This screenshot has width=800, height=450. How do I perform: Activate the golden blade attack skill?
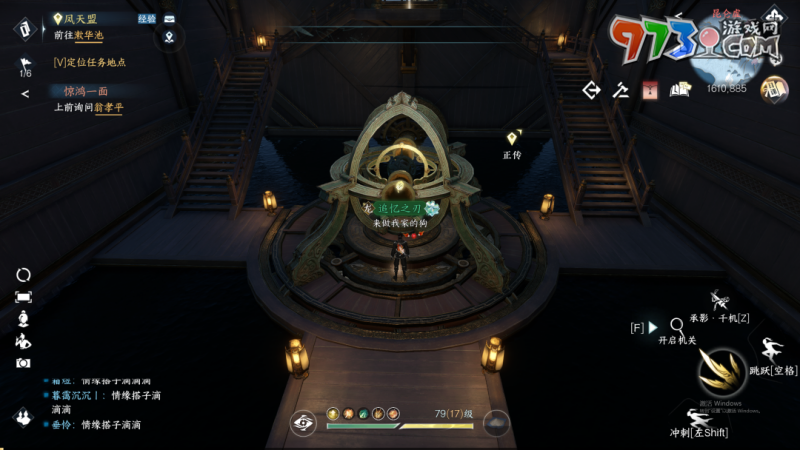[x=721, y=375]
